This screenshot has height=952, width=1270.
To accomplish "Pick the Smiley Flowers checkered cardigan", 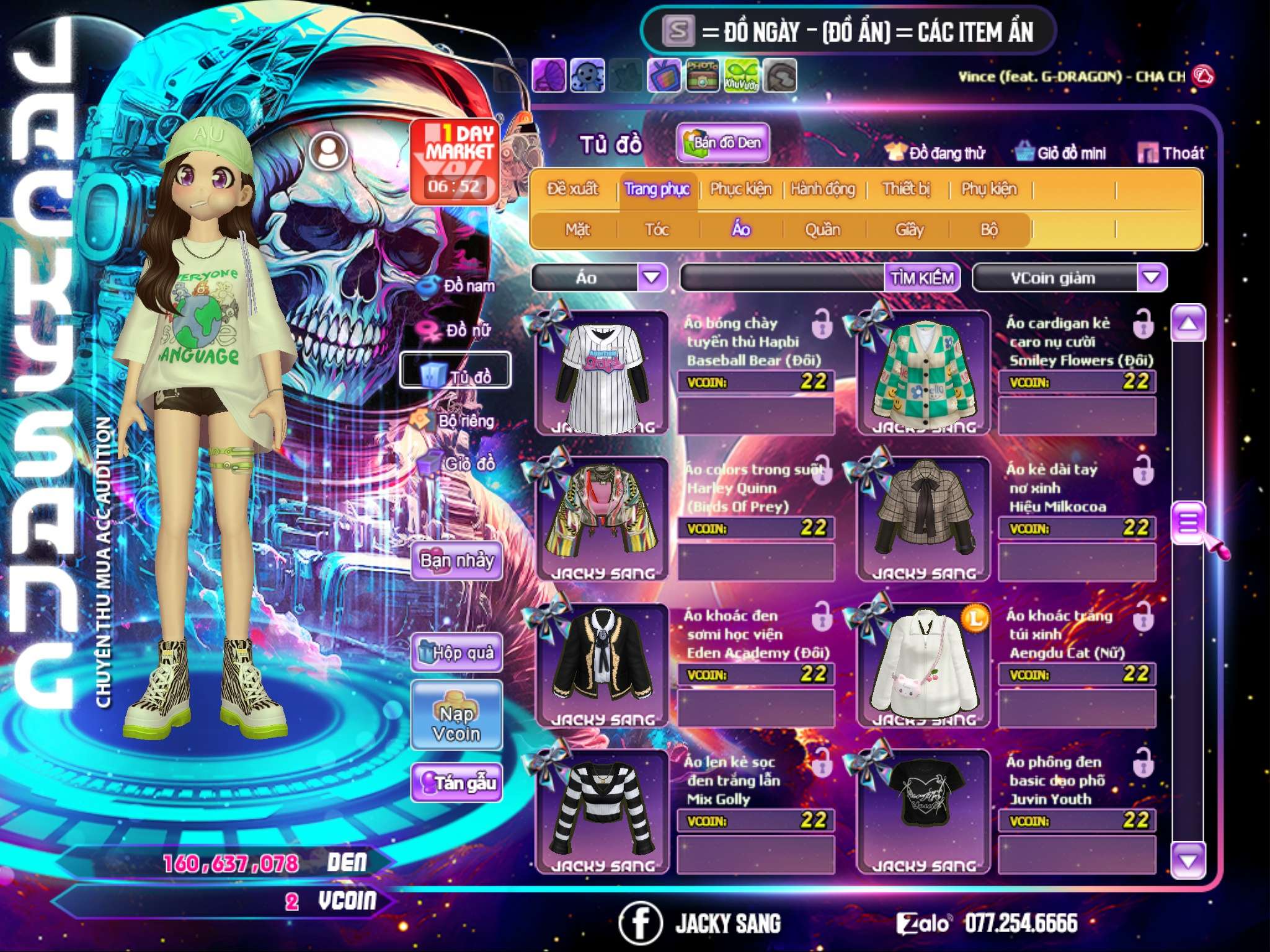I will (x=923, y=374).
